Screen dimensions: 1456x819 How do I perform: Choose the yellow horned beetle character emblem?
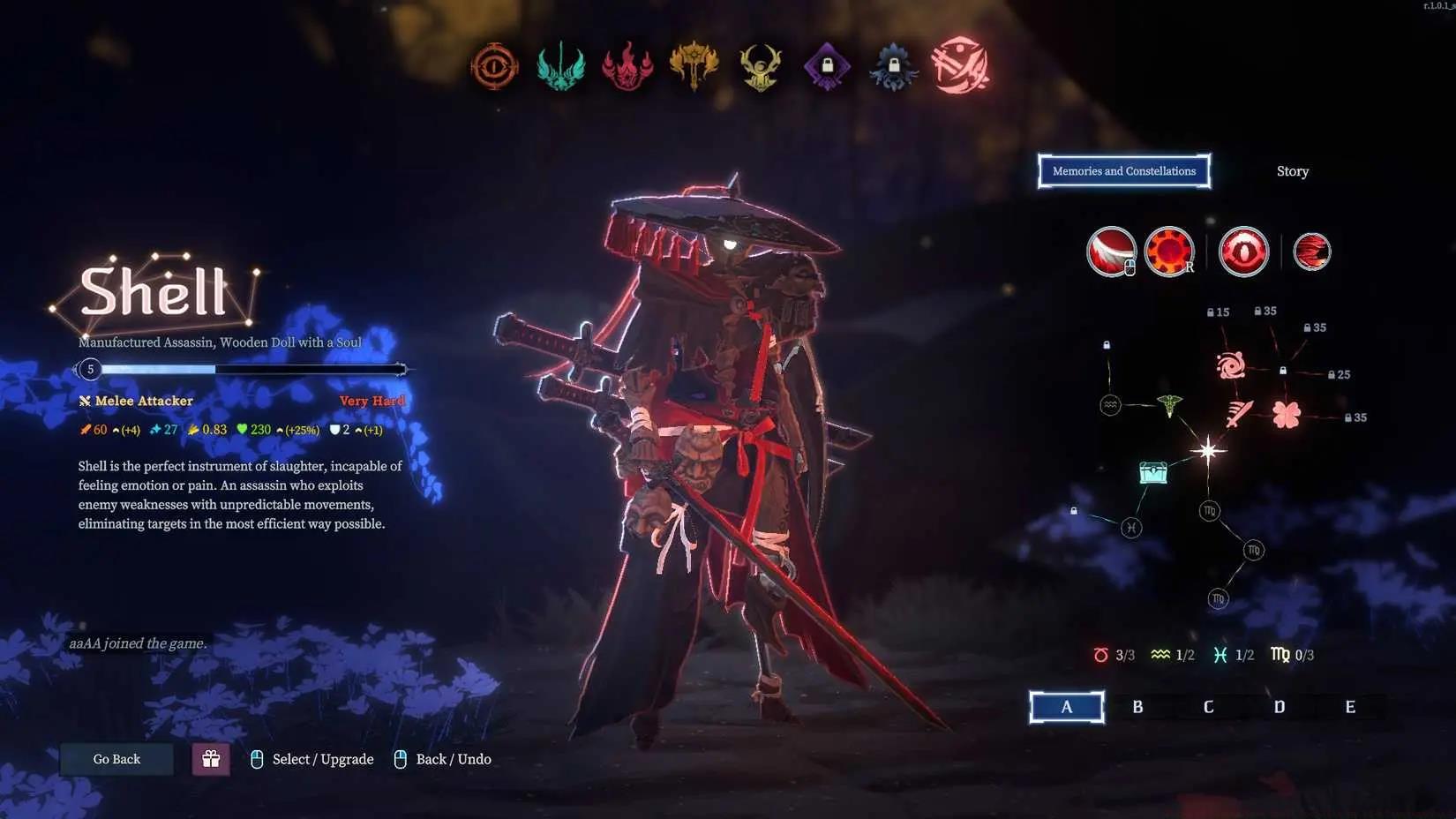(x=760, y=66)
